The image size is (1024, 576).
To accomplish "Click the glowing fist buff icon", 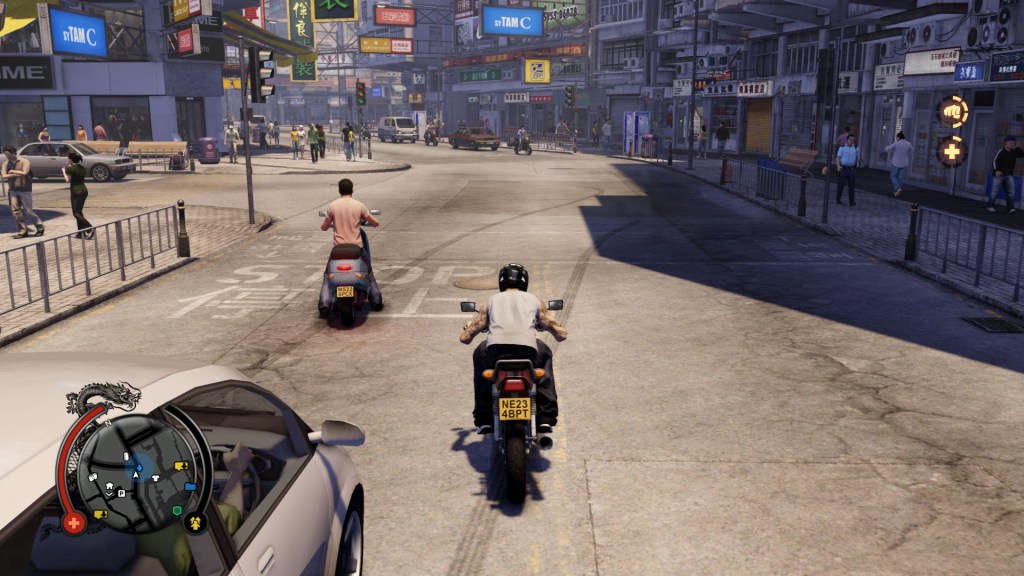I will [952, 111].
